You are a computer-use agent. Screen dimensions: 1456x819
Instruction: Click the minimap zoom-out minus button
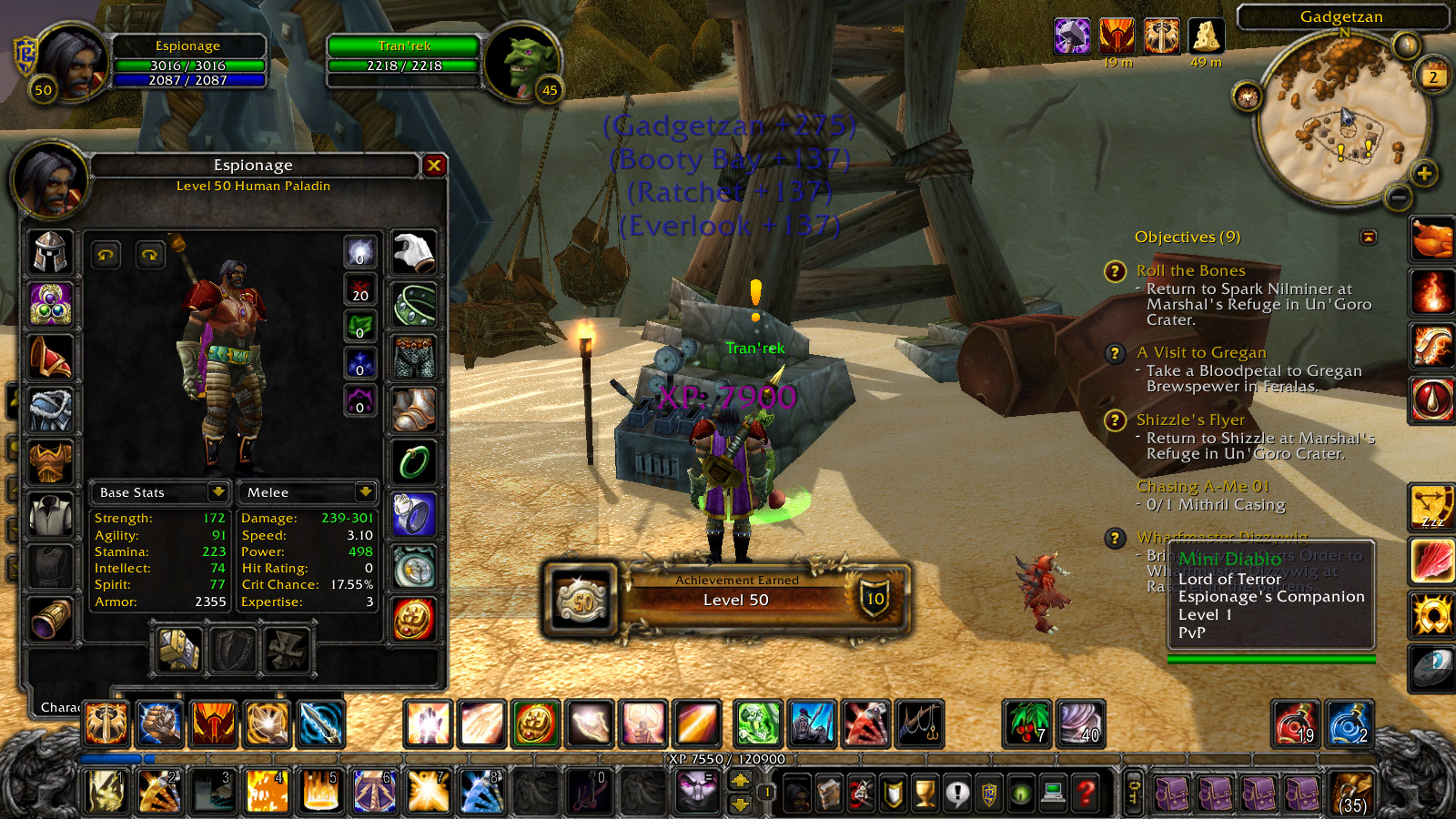coord(1399,197)
